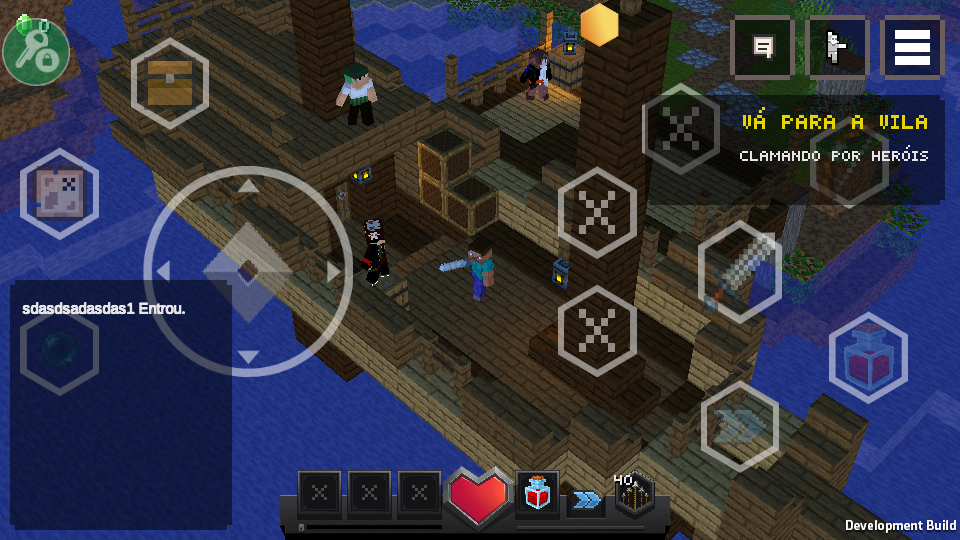Tap the green key and lock icon
The height and width of the screenshot is (540, 960).
35,50
